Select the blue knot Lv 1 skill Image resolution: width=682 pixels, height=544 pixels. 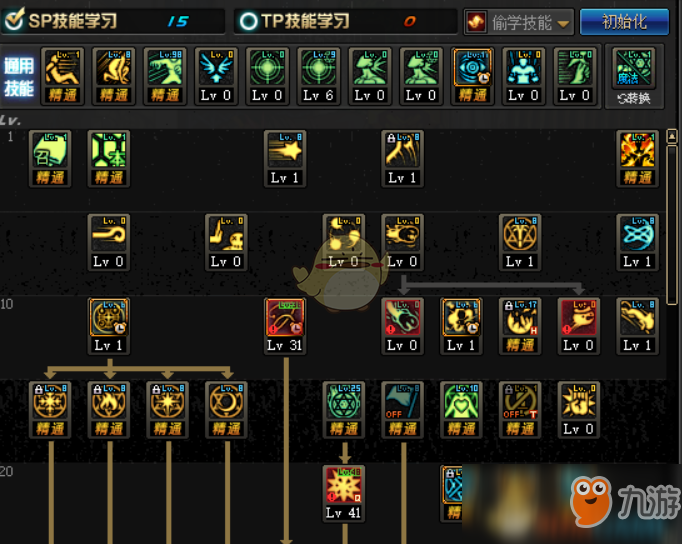click(x=637, y=235)
